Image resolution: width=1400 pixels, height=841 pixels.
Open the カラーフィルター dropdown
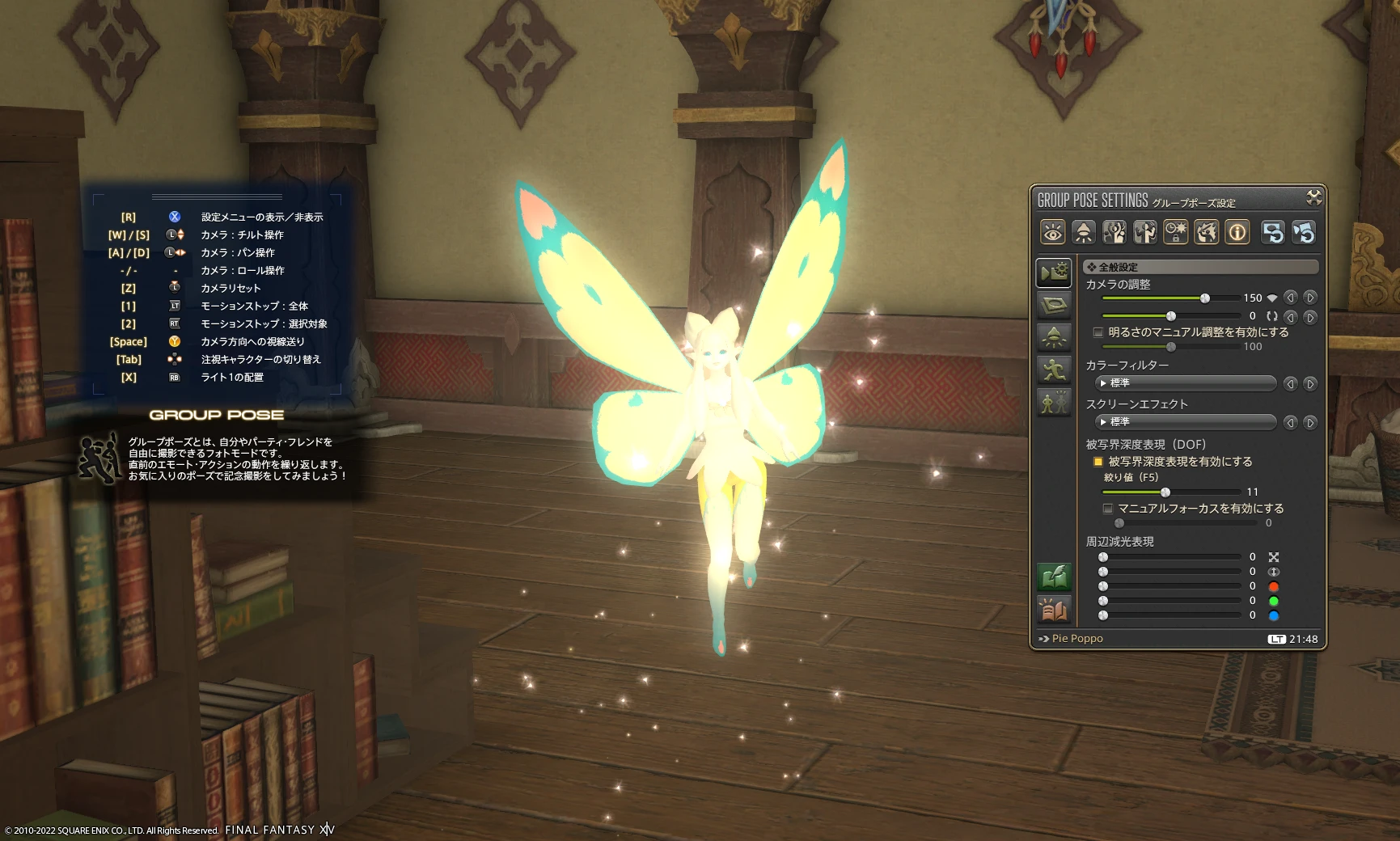[x=1186, y=383]
